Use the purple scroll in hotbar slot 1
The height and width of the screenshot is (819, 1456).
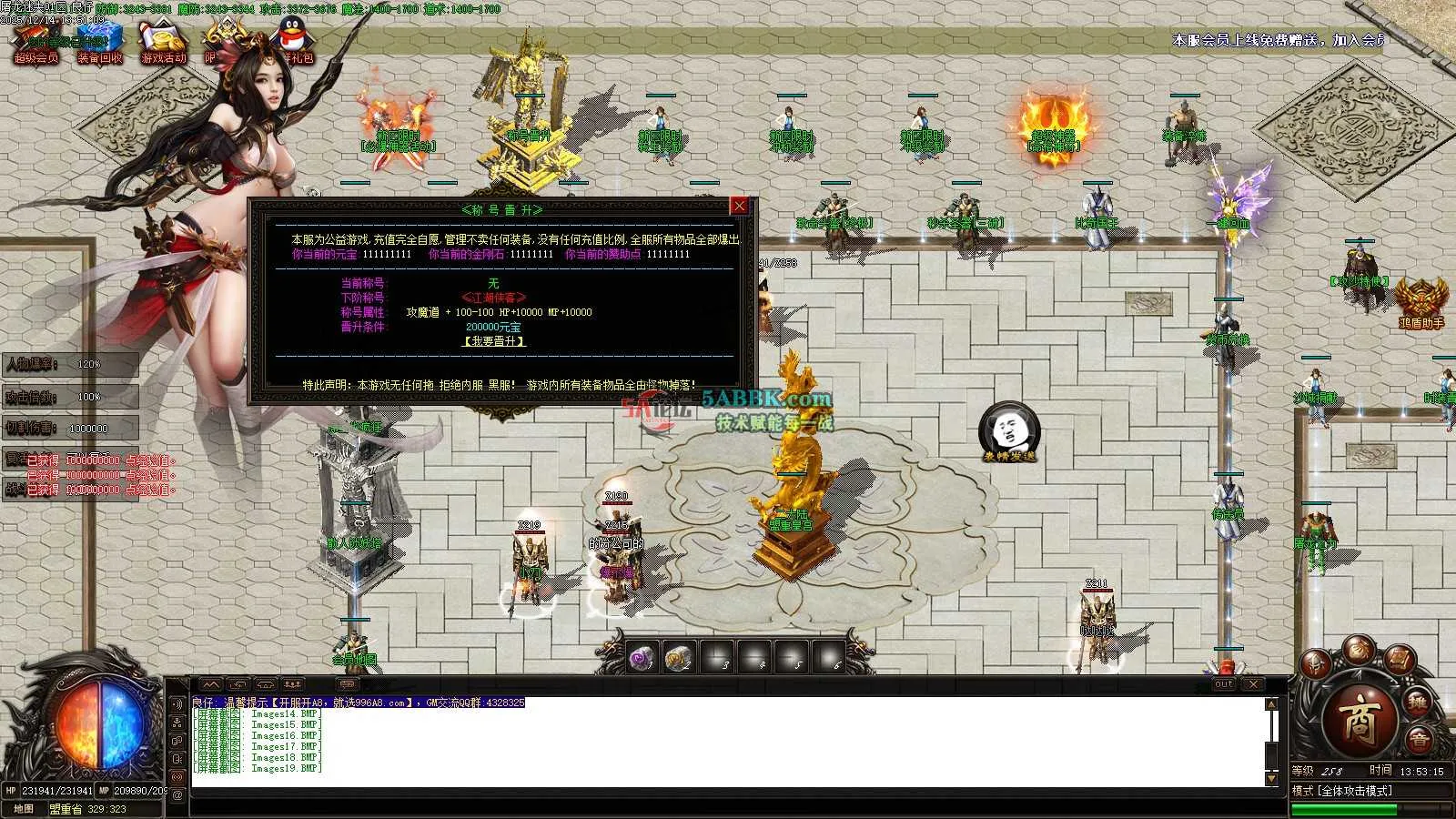(642, 657)
